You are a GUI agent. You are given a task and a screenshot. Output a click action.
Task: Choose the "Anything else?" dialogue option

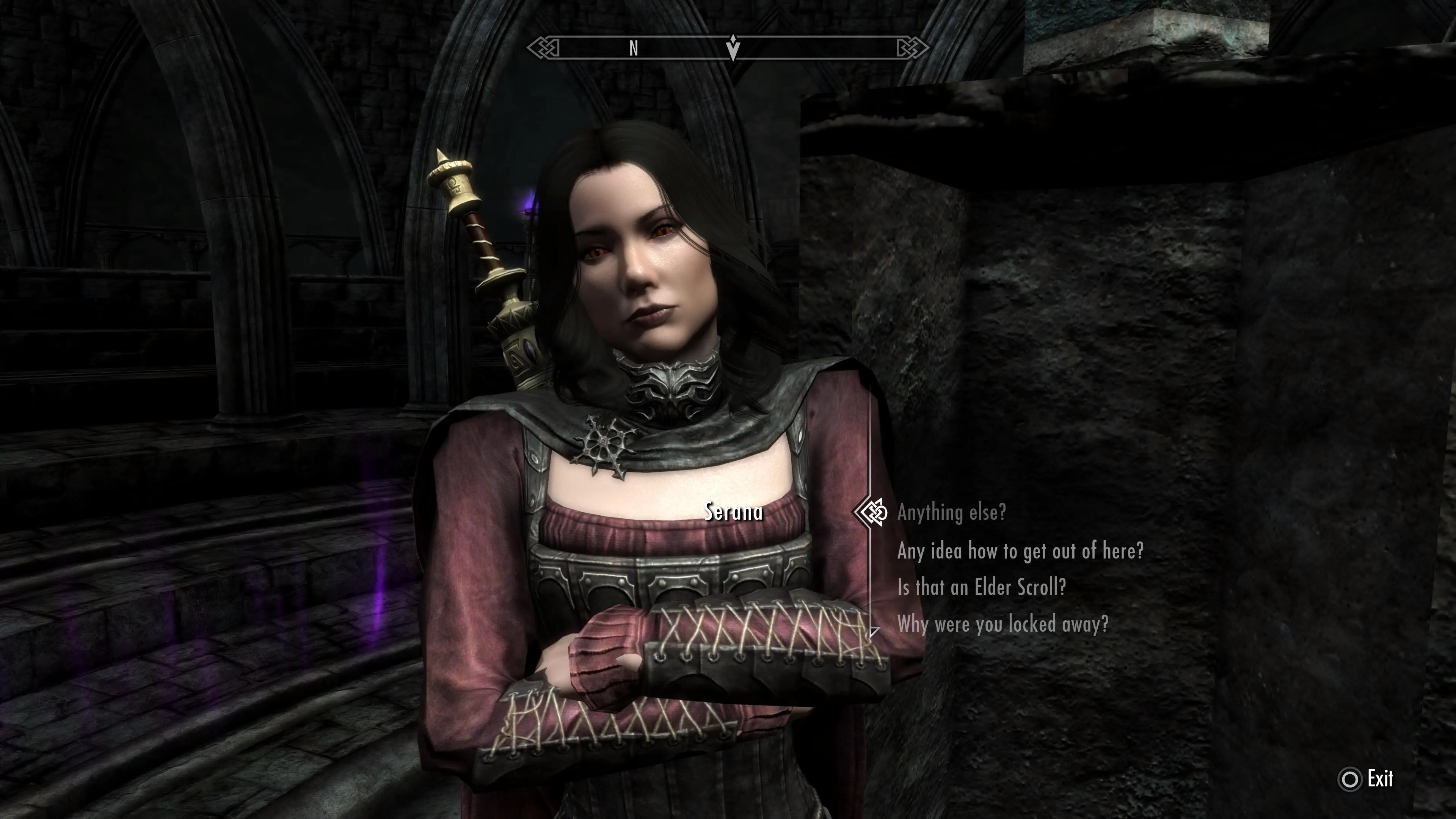[x=951, y=513]
